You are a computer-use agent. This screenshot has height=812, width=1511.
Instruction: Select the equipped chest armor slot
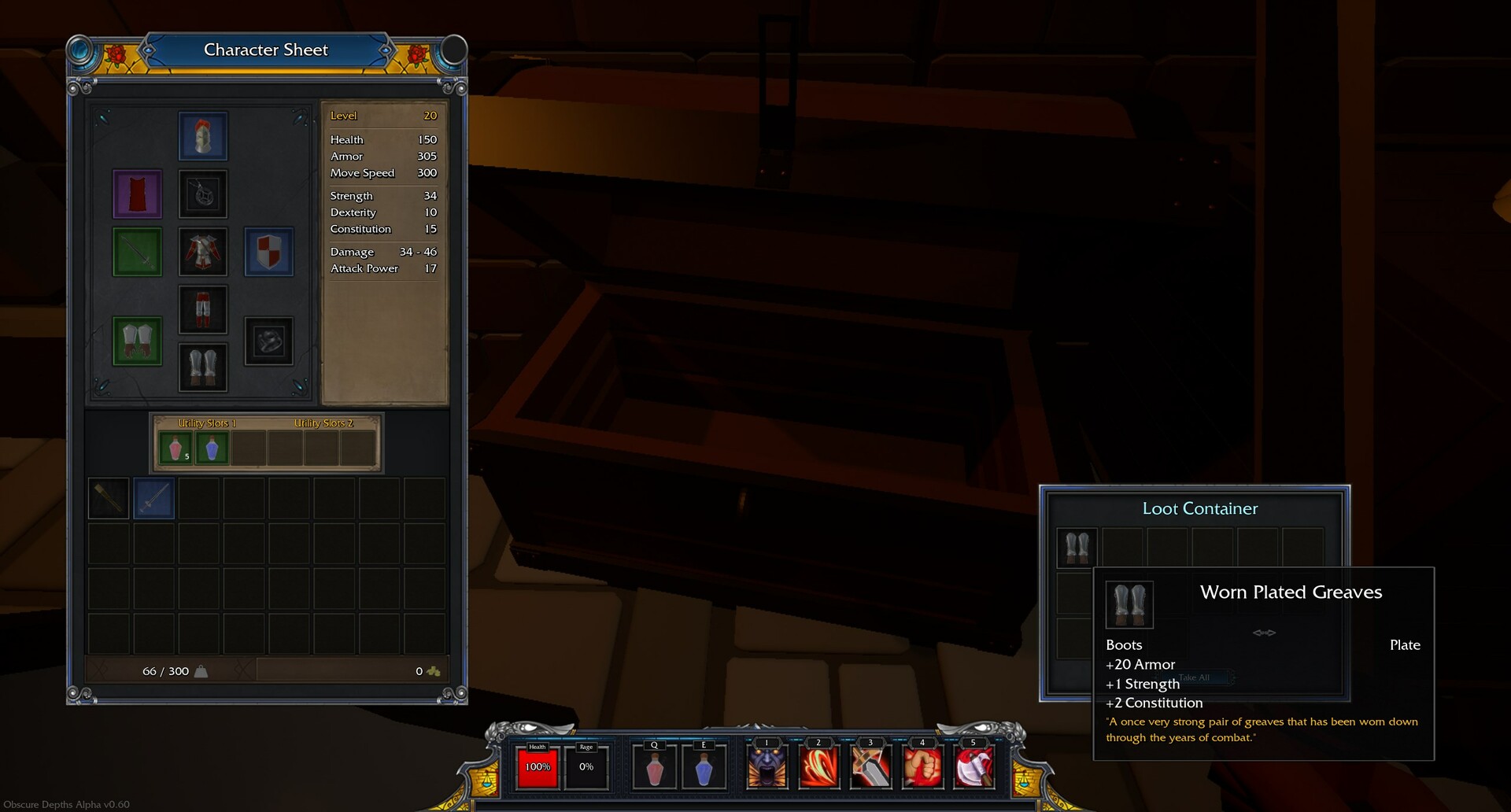click(203, 252)
